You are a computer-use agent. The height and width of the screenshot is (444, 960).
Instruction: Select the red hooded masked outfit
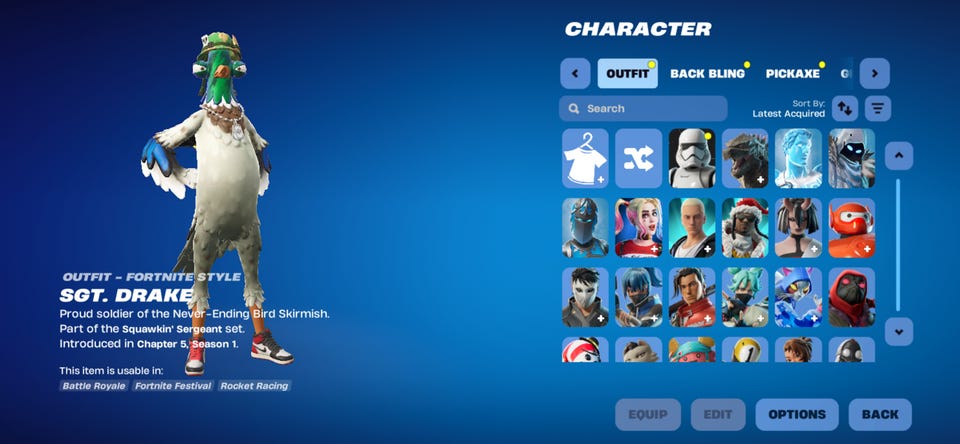point(851,297)
